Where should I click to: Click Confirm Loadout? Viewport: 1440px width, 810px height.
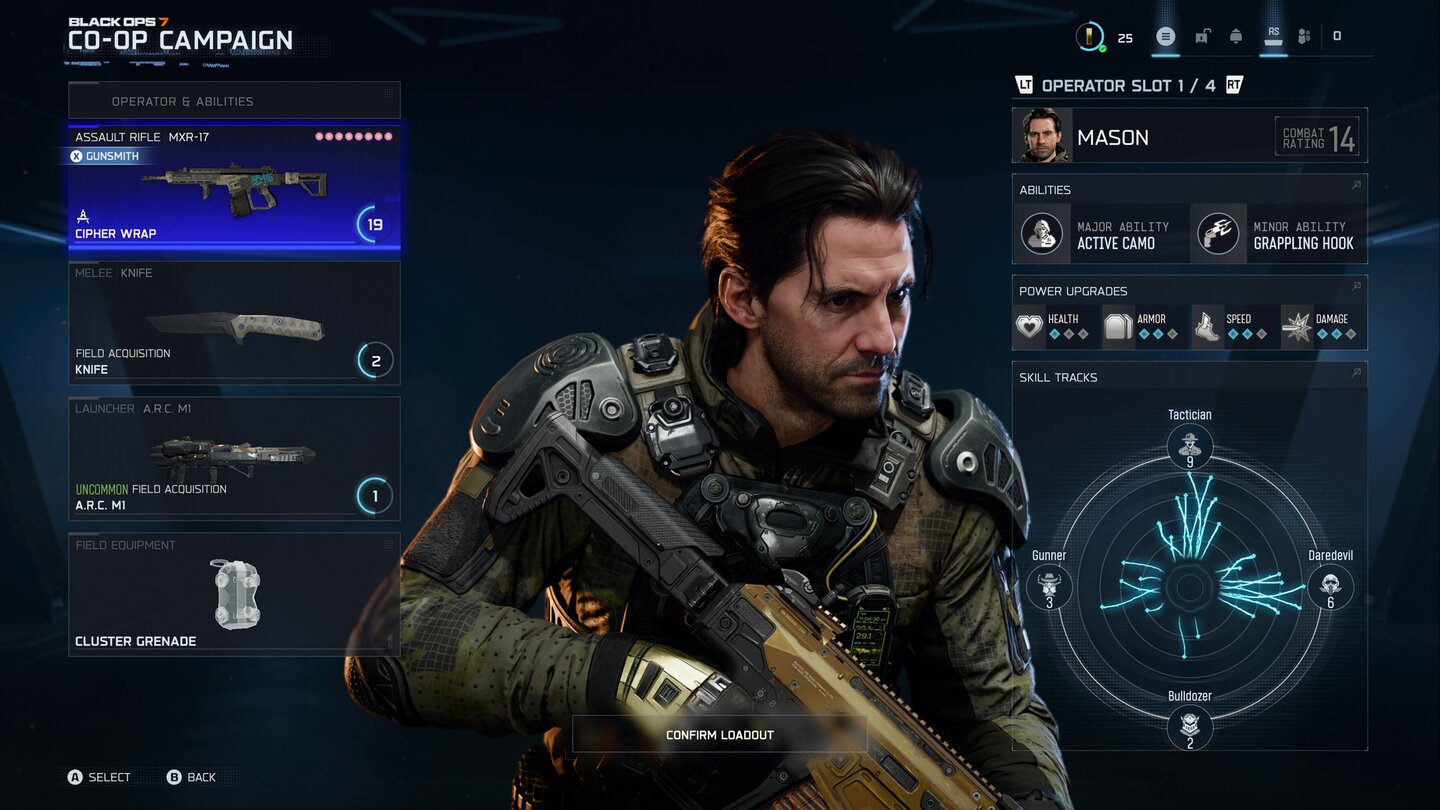click(719, 734)
